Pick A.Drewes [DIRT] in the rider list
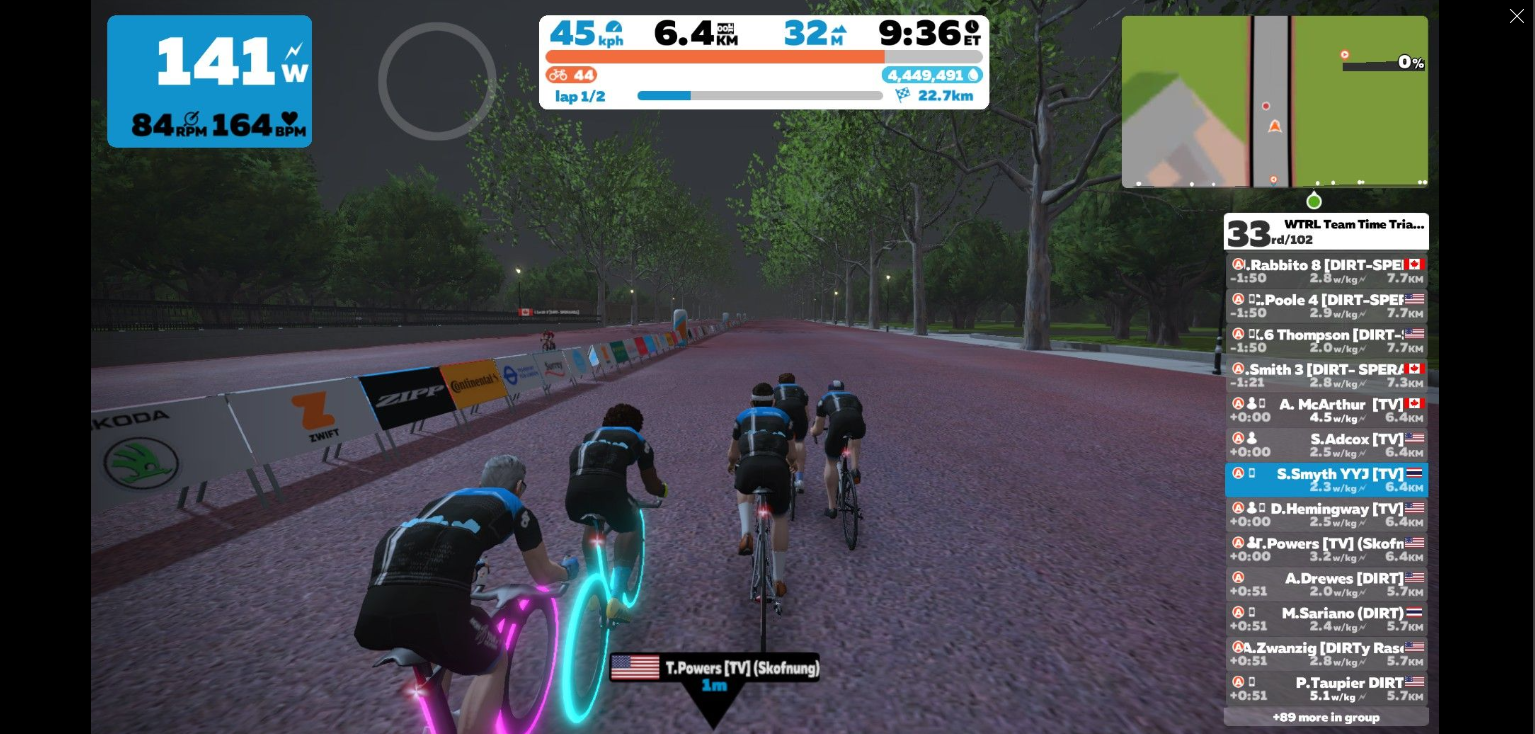The image size is (1535, 734). click(1326, 584)
